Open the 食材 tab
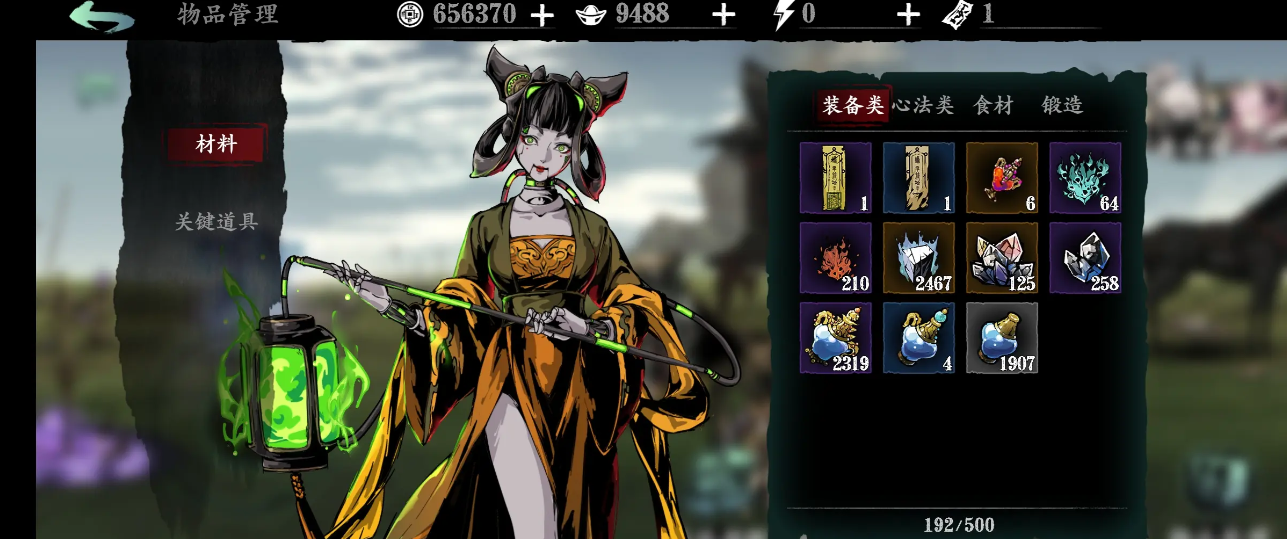Image resolution: width=1287 pixels, height=539 pixels. 993,105
